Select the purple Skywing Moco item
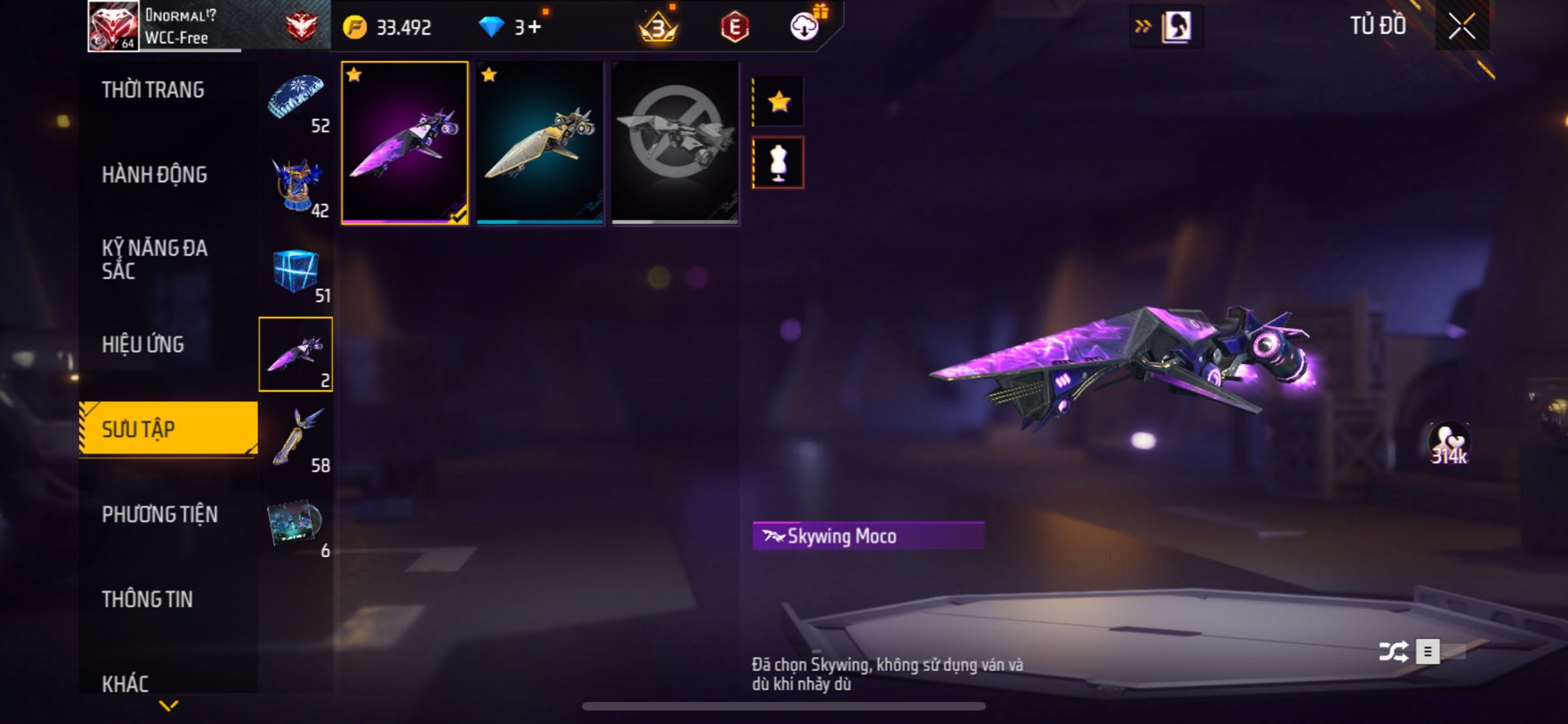 click(x=404, y=143)
